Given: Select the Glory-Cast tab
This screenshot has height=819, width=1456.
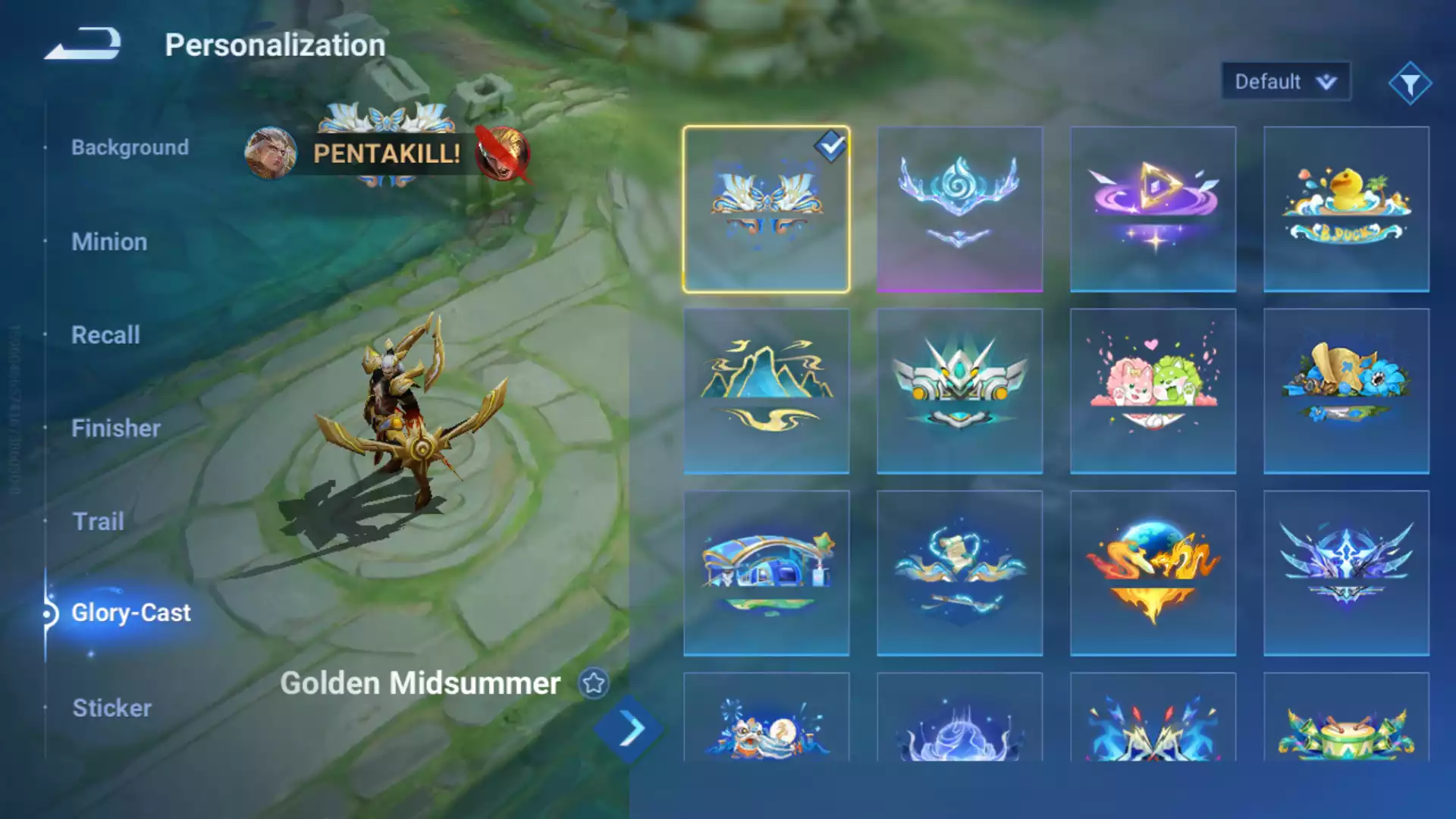Looking at the screenshot, I should click(130, 613).
